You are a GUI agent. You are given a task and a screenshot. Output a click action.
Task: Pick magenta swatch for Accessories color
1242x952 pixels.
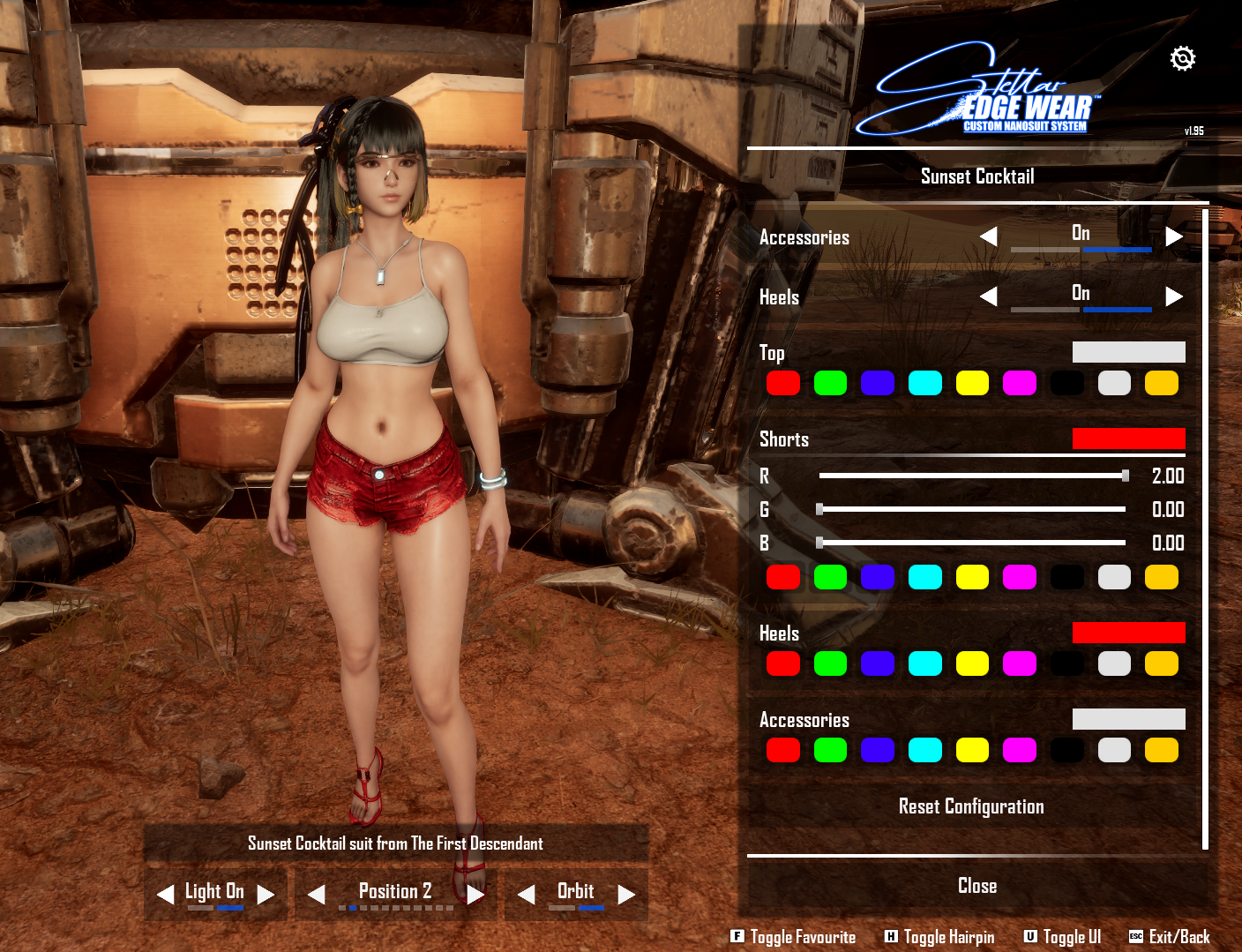[1020, 750]
